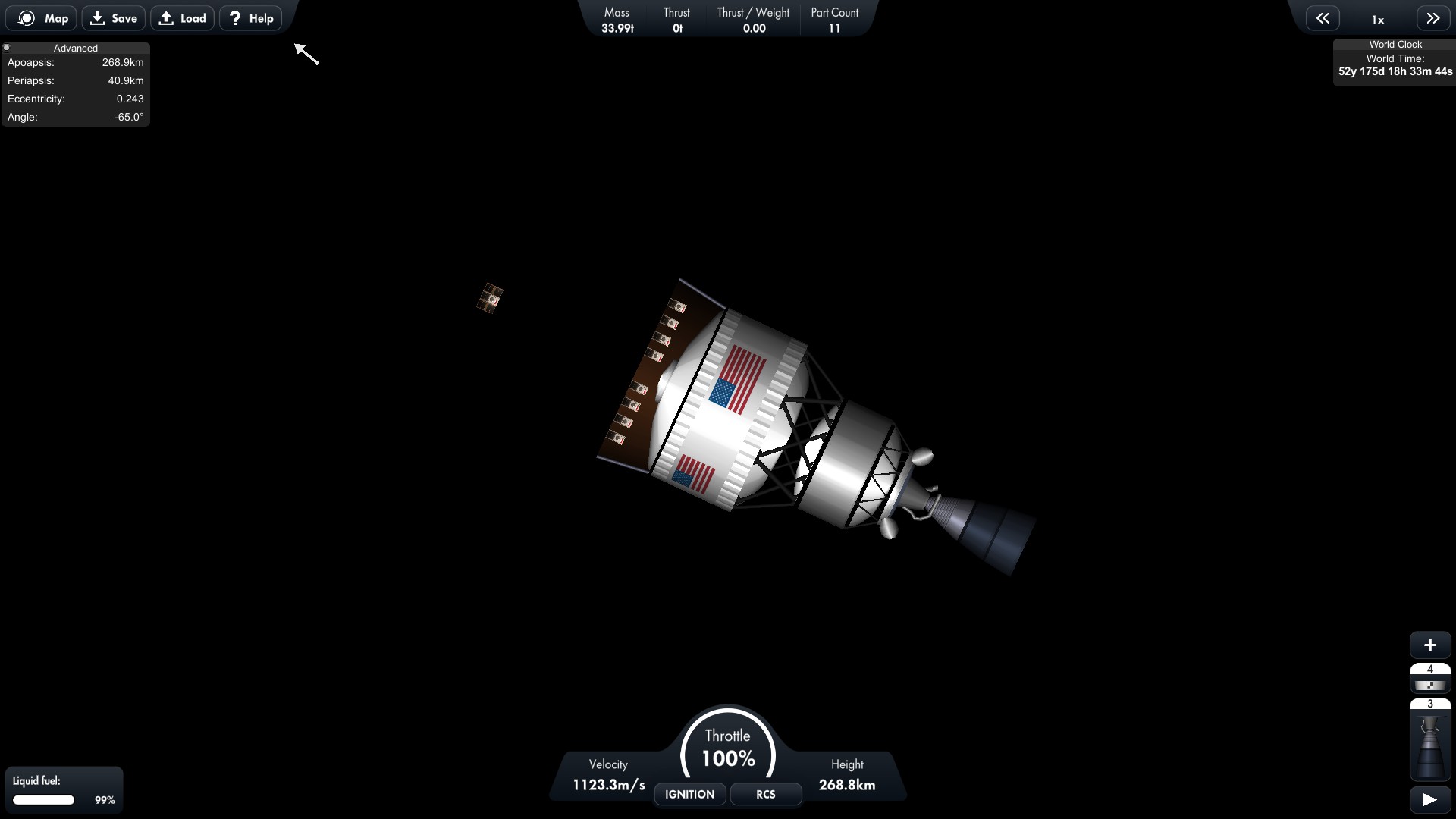Click the Load icon
Image resolution: width=1456 pixels, height=819 pixels.
pyautogui.click(x=167, y=17)
